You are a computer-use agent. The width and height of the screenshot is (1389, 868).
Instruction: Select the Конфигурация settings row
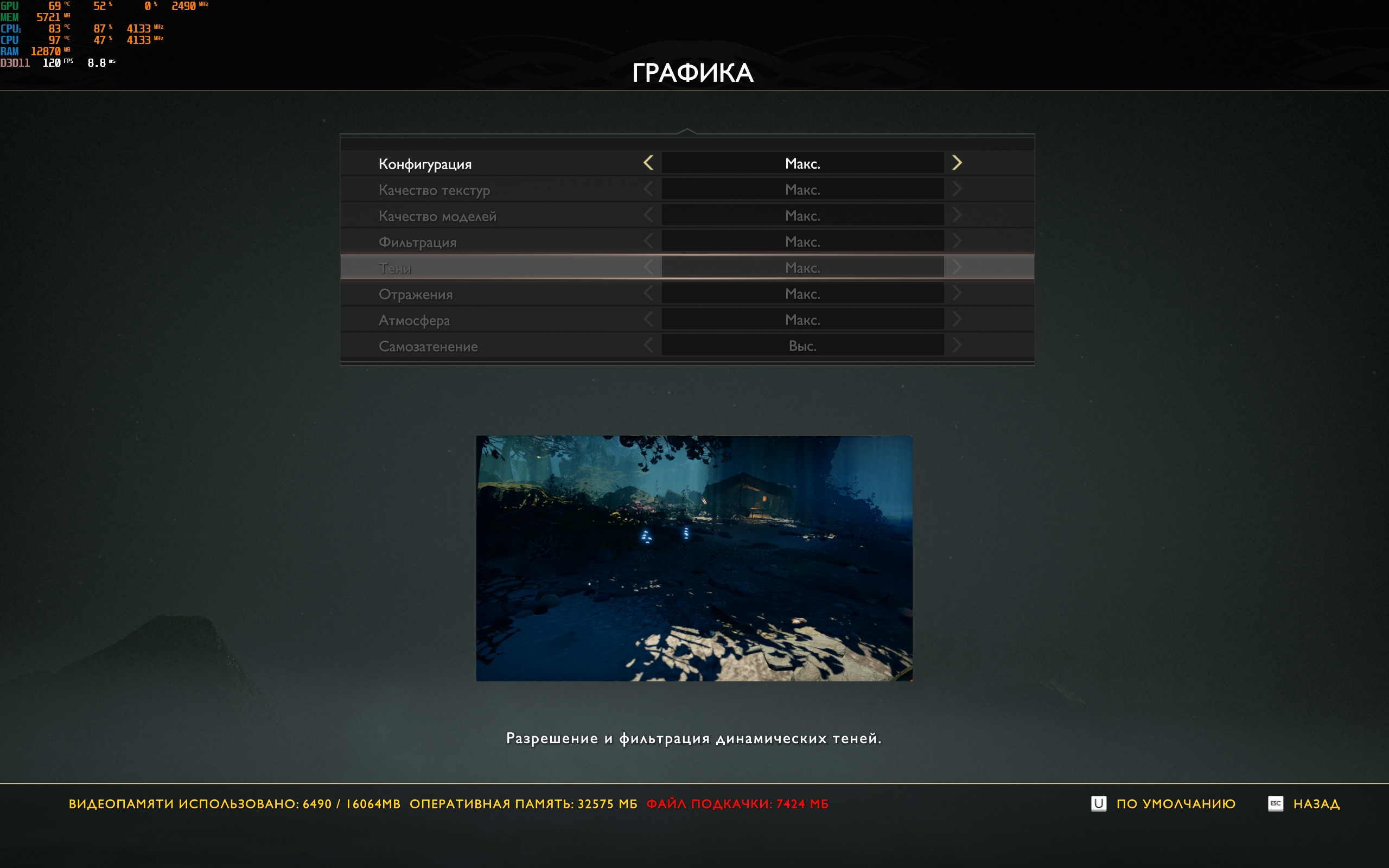[x=425, y=164]
